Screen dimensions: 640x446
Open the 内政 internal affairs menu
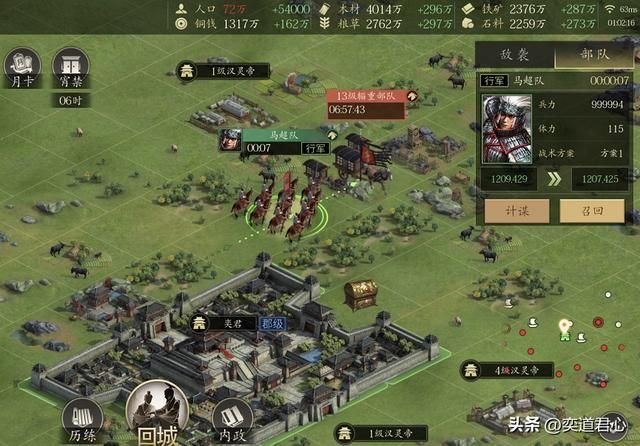coord(233,419)
